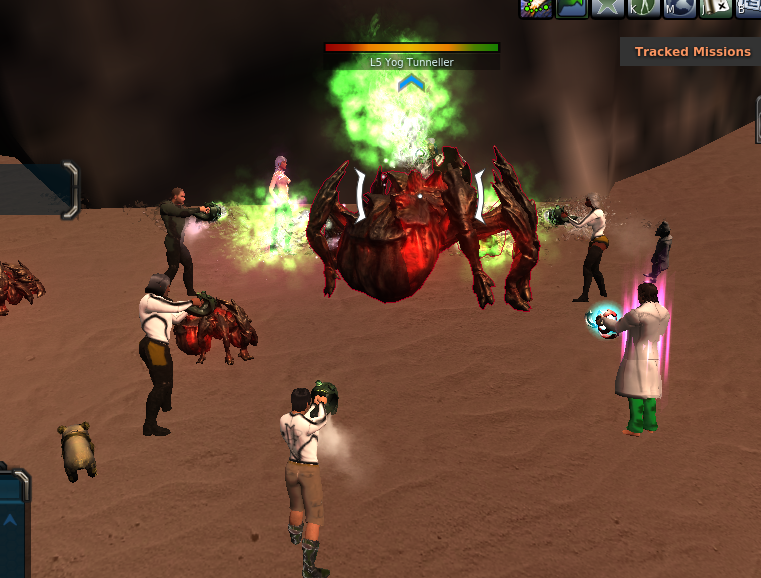Open the Tracked Missions panel

tap(692, 51)
